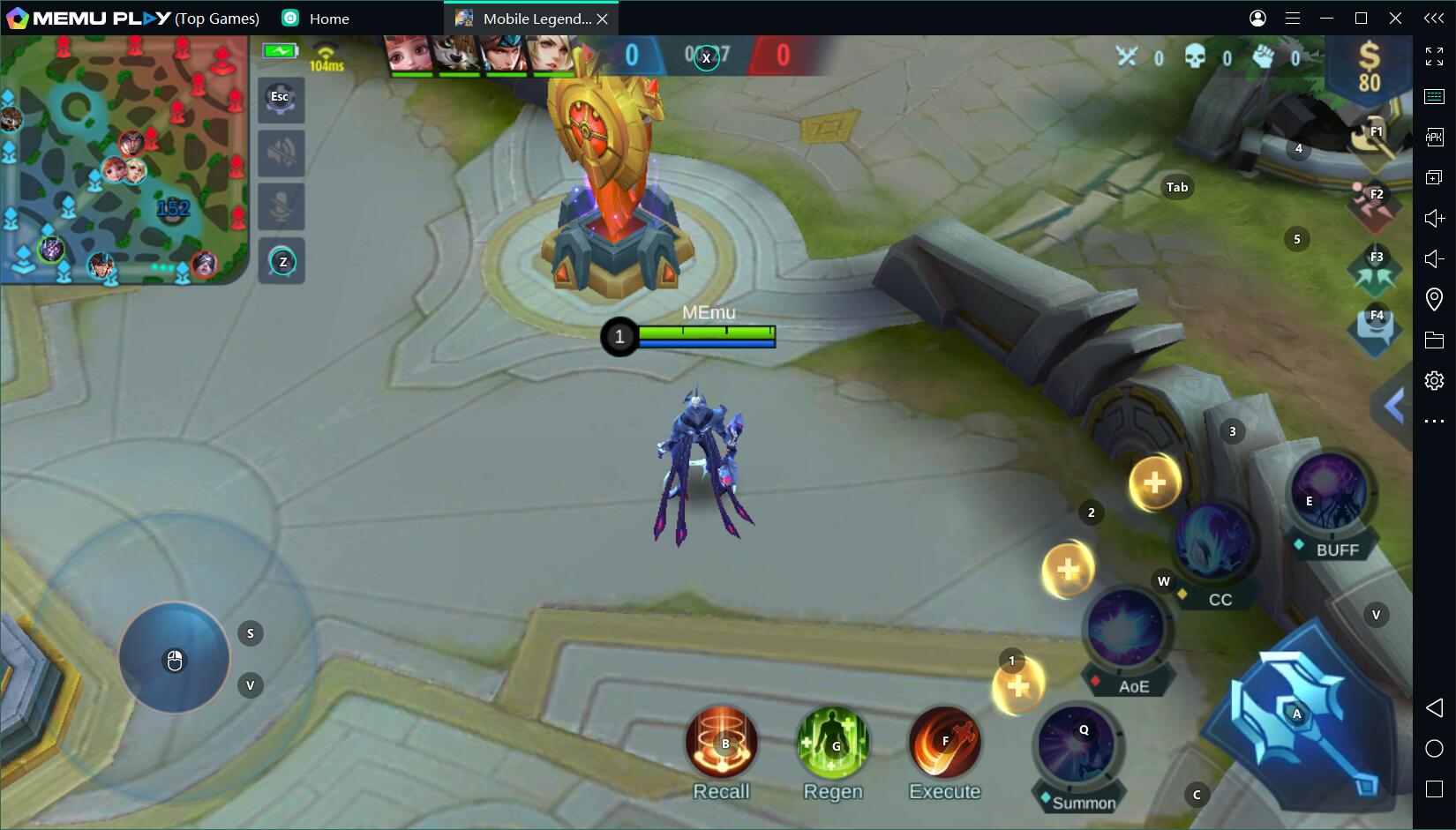Activate the BUFF ultimate skill

click(x=1329, y=492)
